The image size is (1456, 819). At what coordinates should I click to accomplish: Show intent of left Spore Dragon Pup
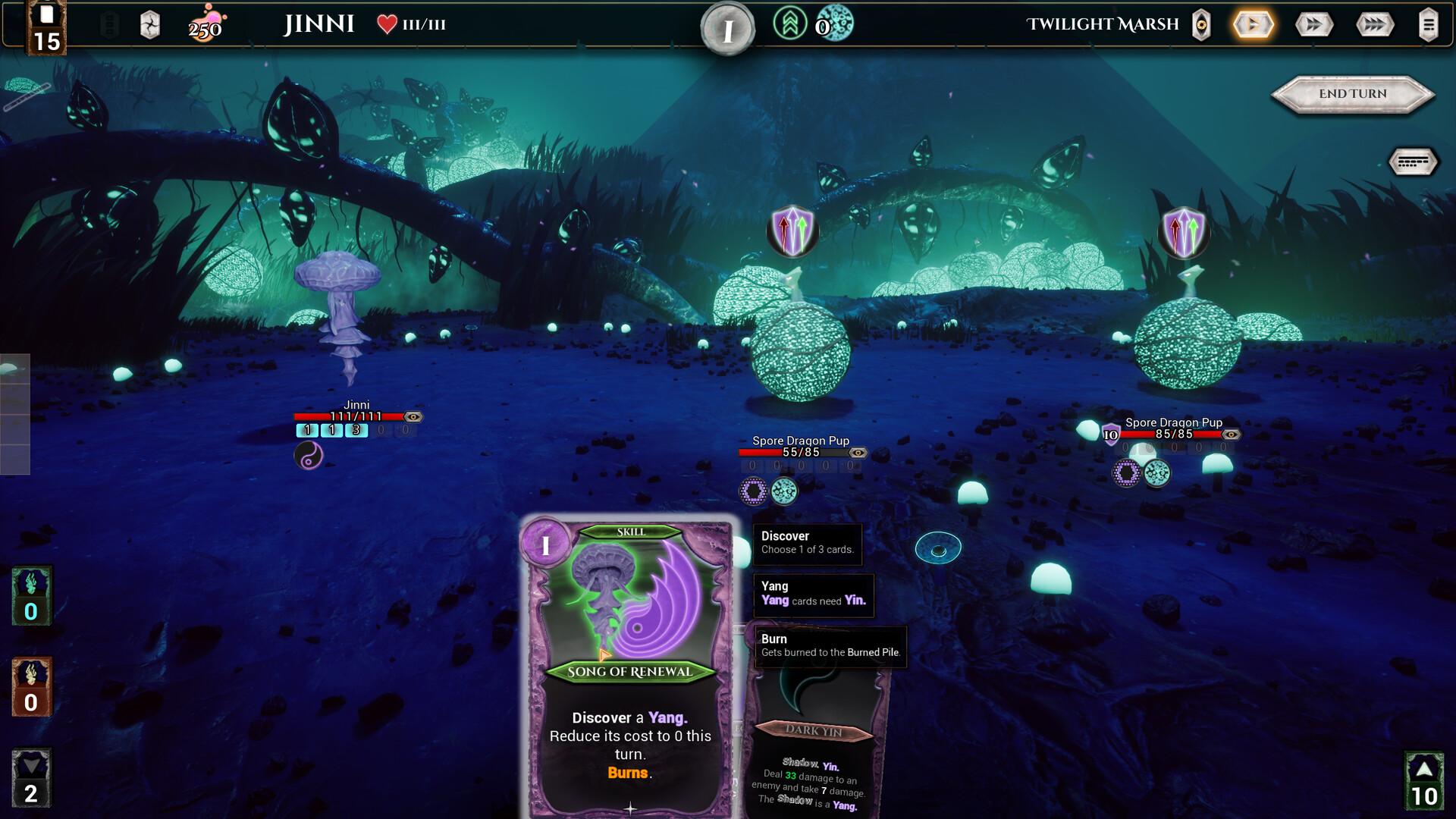[x=792, y=230]
